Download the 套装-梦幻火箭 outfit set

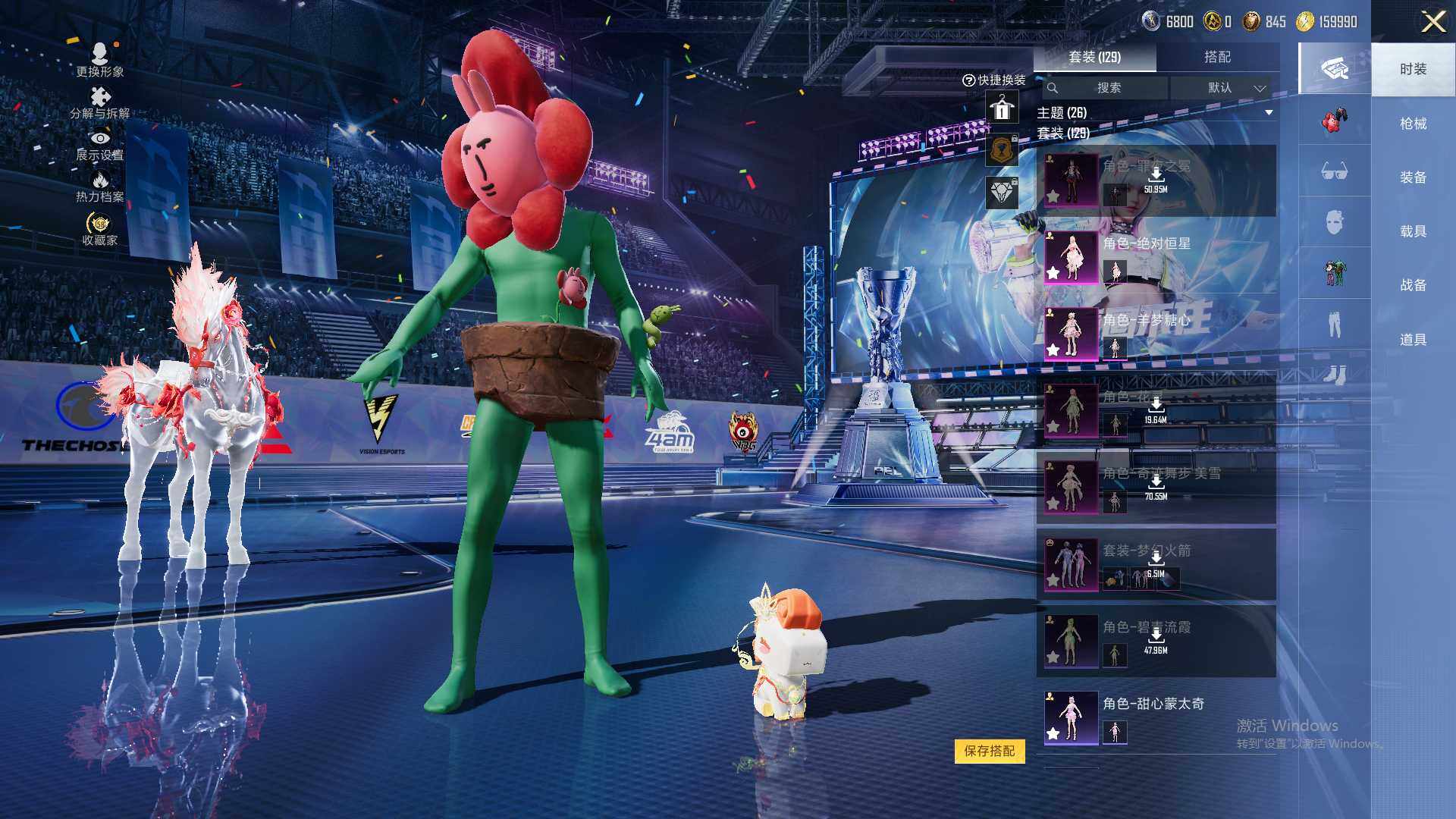pyautogui.click(x=1156, y=560)
